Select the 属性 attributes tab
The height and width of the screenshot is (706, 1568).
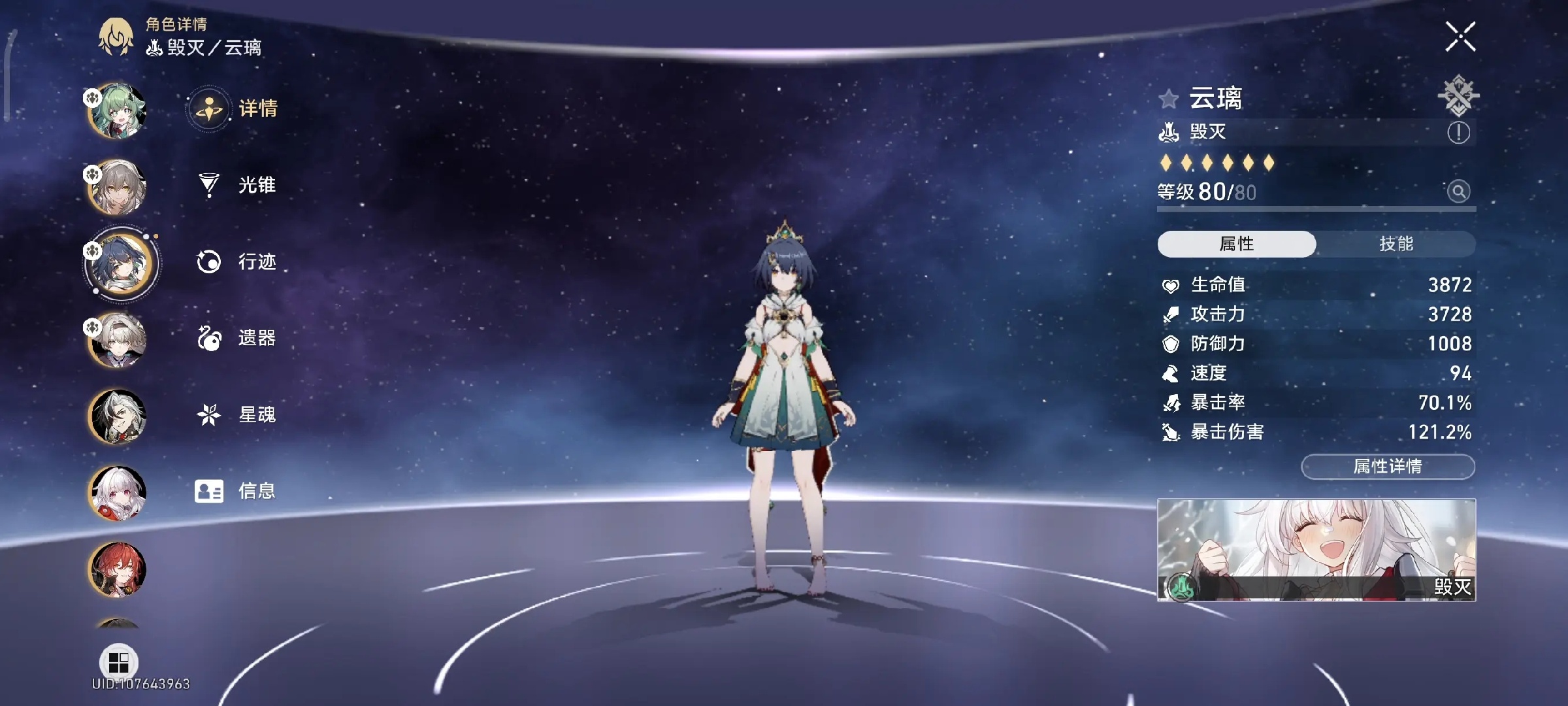pyautogui.click(x=1236, y=244)
